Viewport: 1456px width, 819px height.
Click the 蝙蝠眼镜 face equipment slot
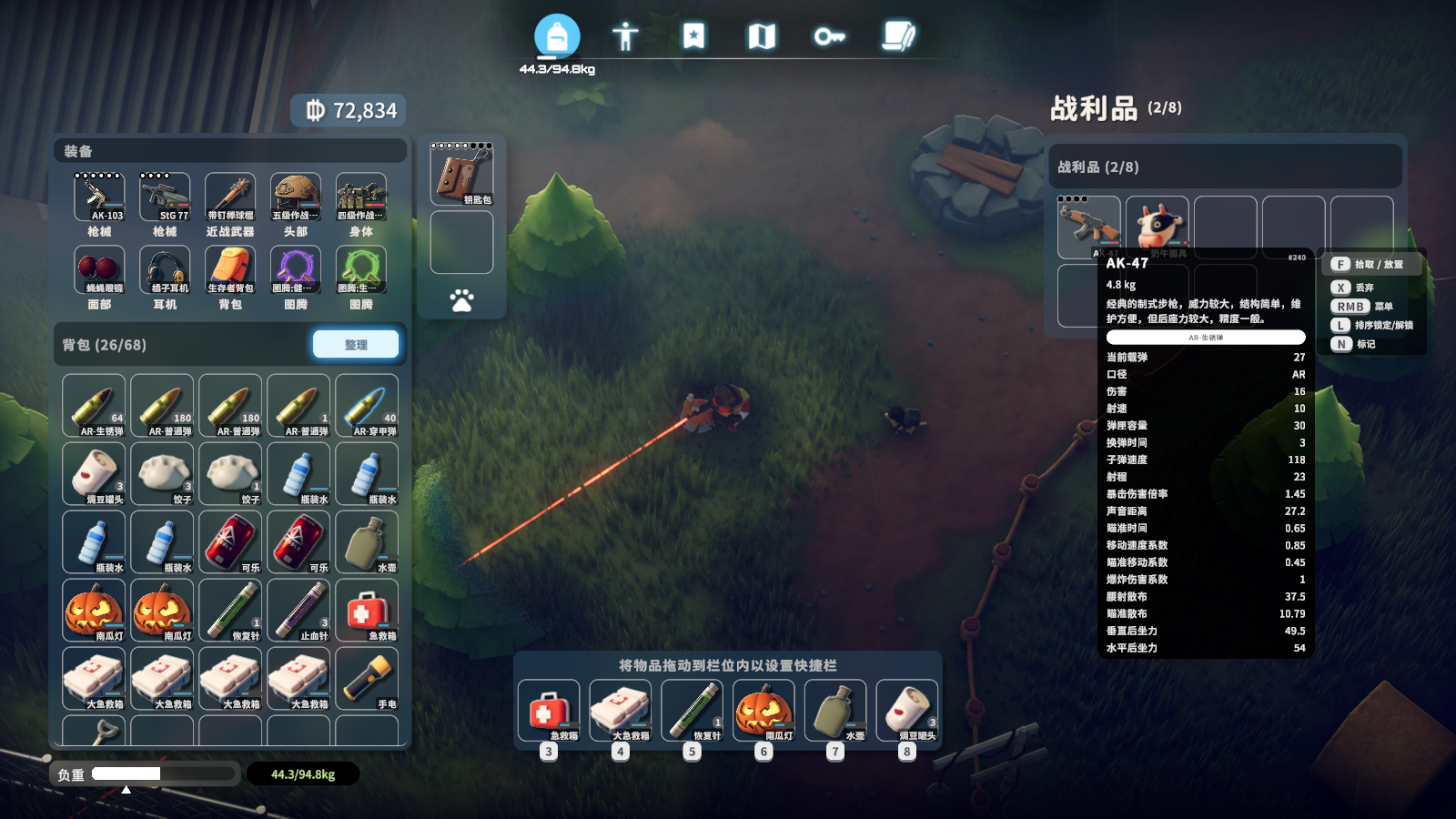click(x=99, y=269)
